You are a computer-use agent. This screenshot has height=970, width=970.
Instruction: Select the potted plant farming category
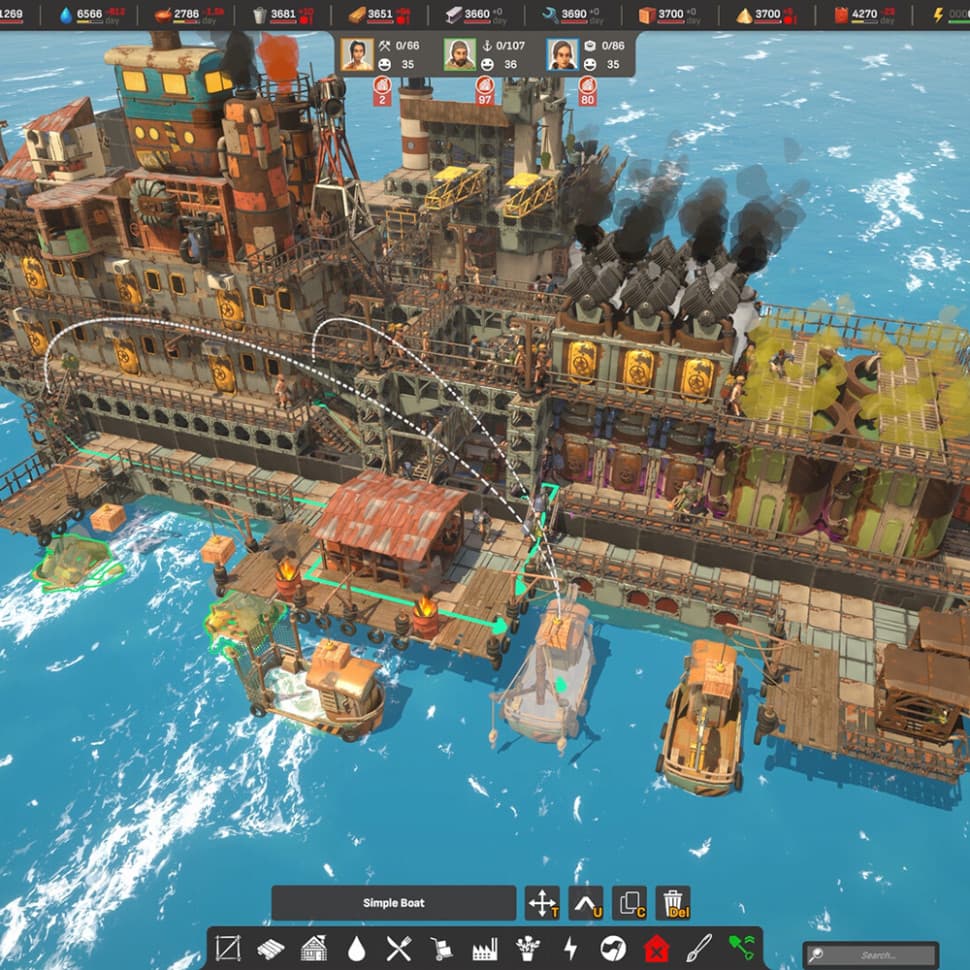pyautogui.click(x=527, y=948)
